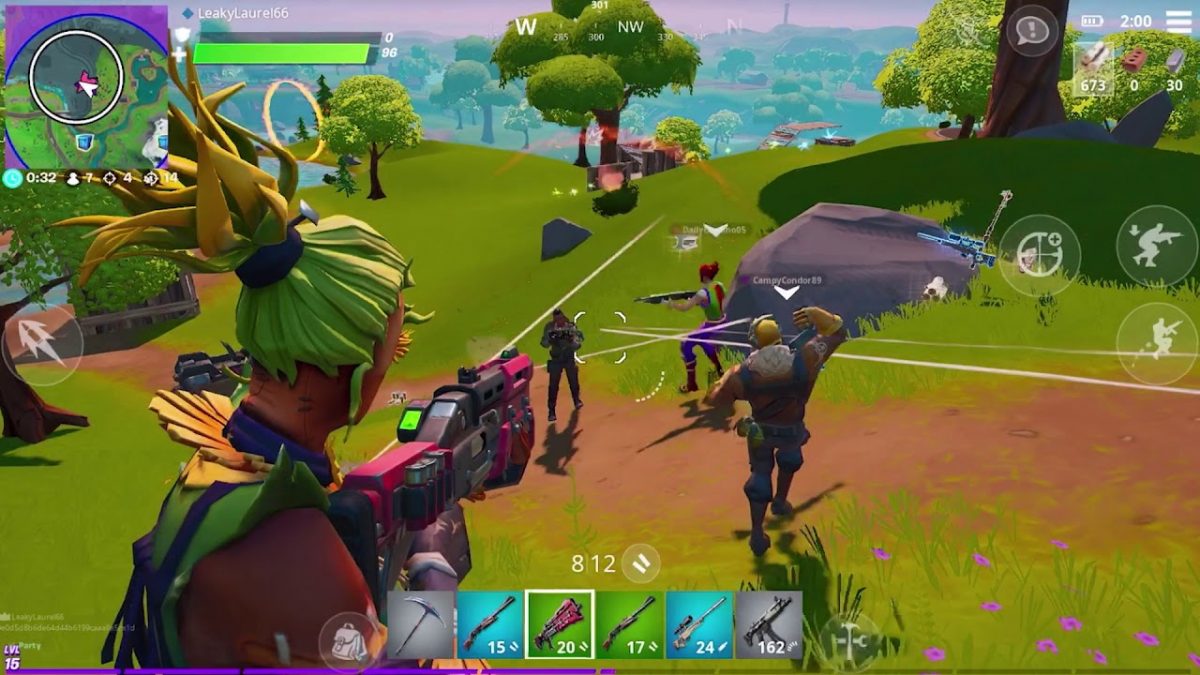Image resolution: width=1200 pixels, height=675 pixels.
Task: Select the wood building material
Action: tap(1093, 66)
